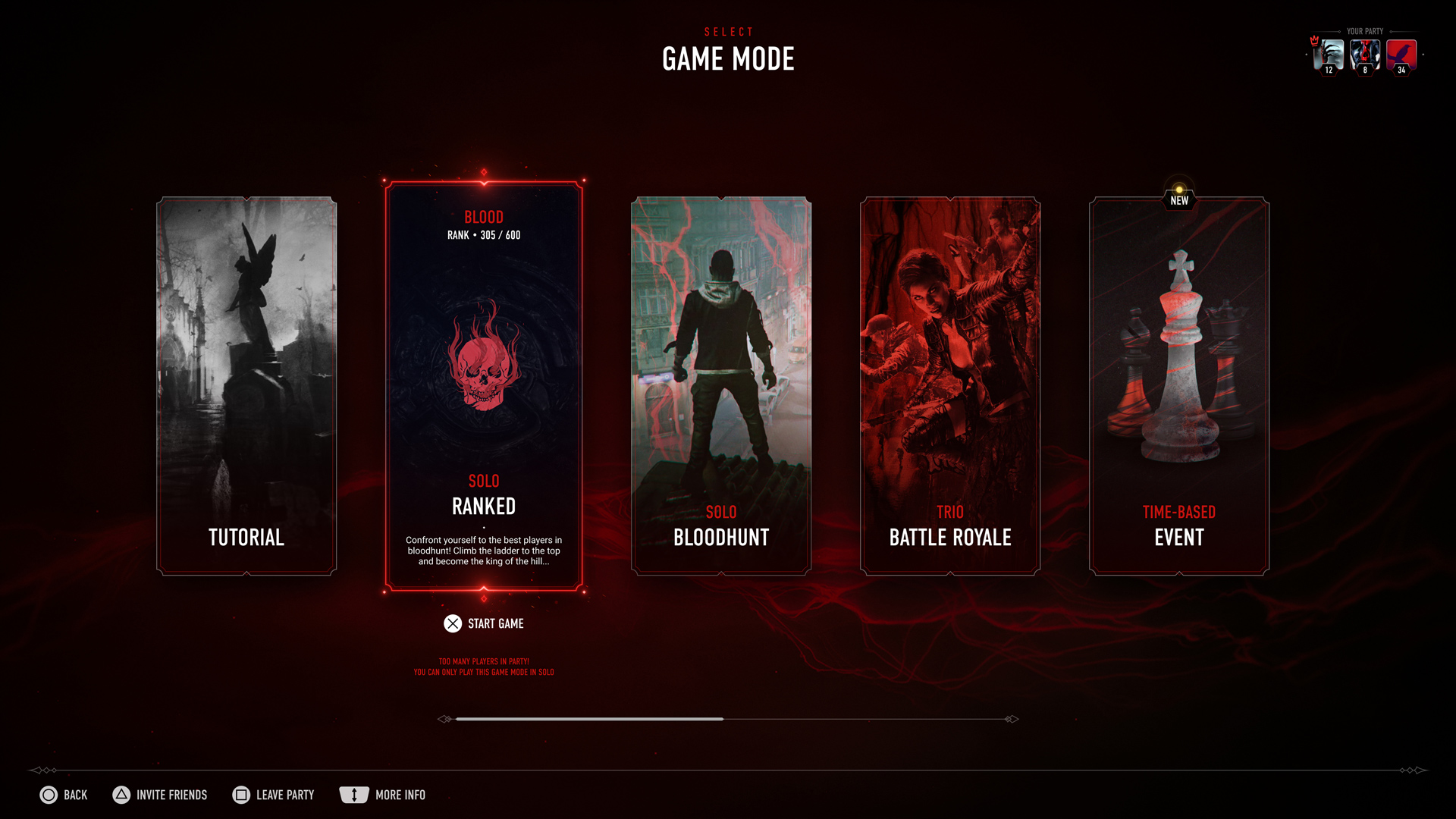Show More Info about the mode
The image size is (1456, 819).
tap(383, 795)
